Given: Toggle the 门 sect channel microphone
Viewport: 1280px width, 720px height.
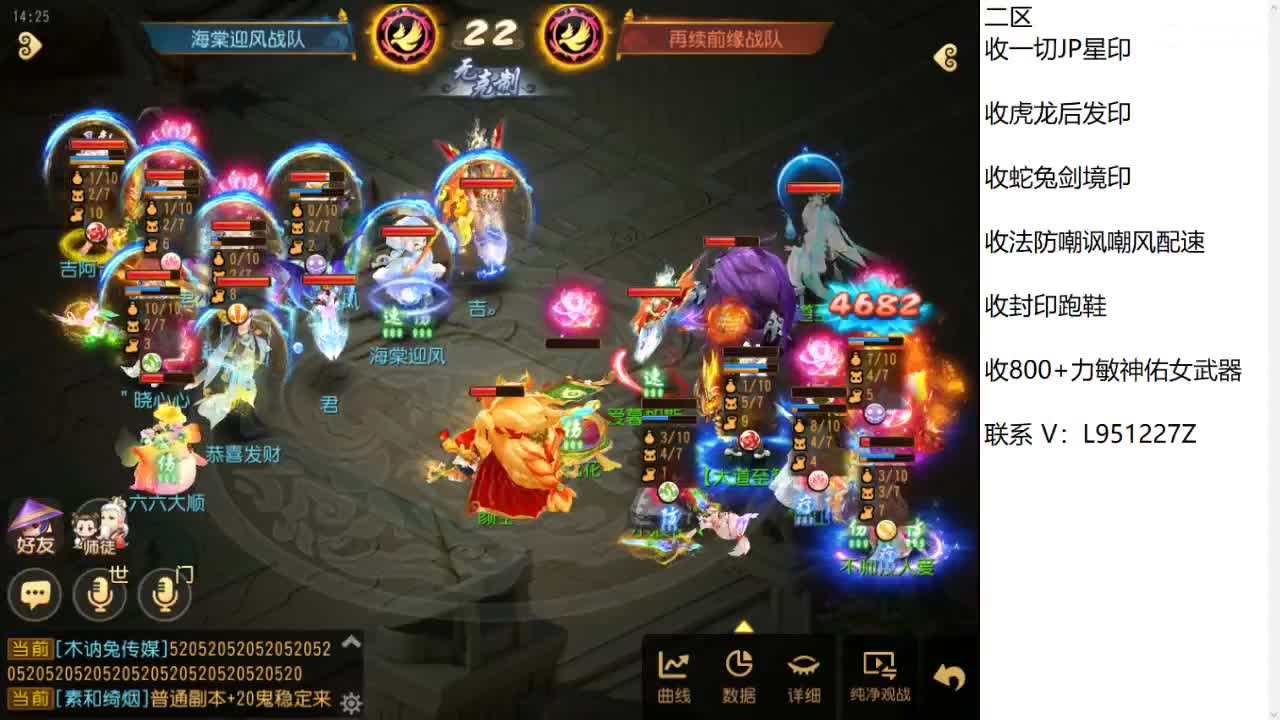Looking at the screenshot, I should (163, 594).
